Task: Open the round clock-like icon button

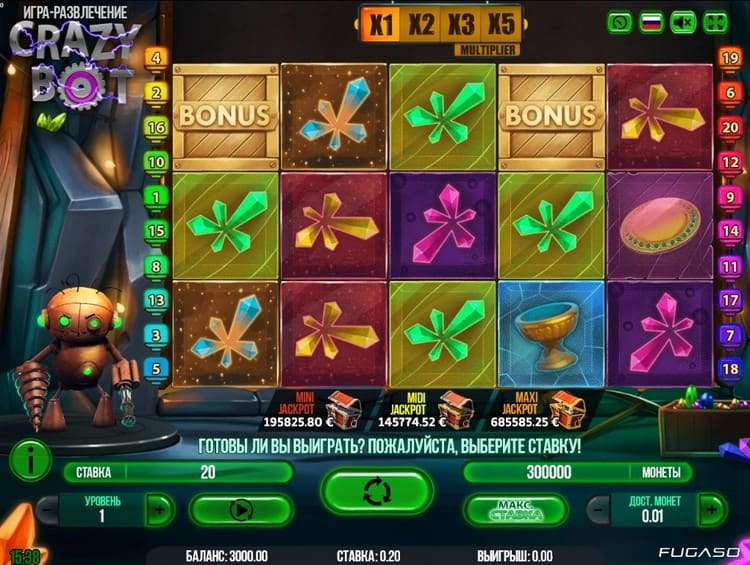Action: [620, 21]
